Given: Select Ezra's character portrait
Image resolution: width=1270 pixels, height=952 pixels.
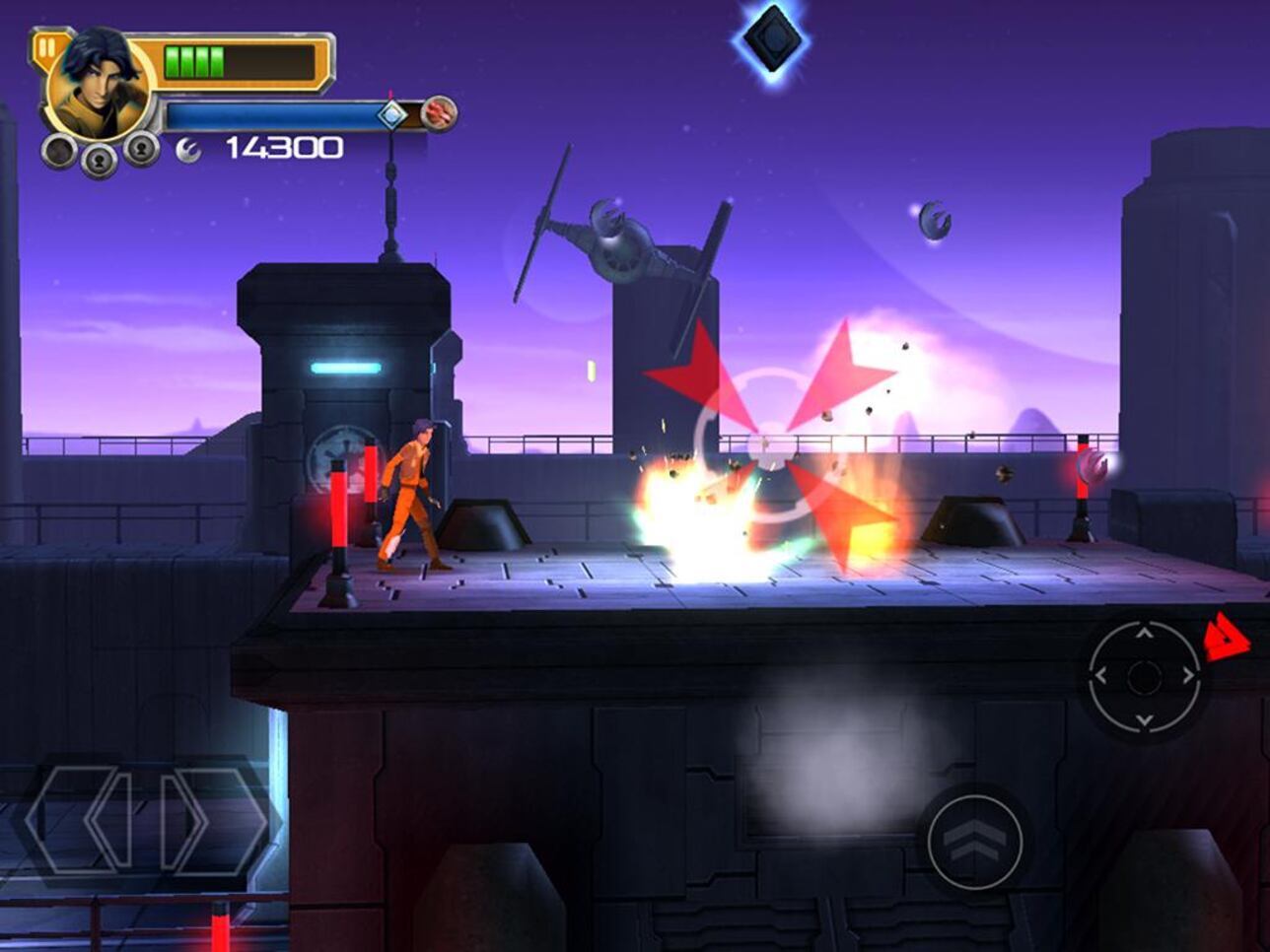Looking at the screenshot, I should coord(99,87).
